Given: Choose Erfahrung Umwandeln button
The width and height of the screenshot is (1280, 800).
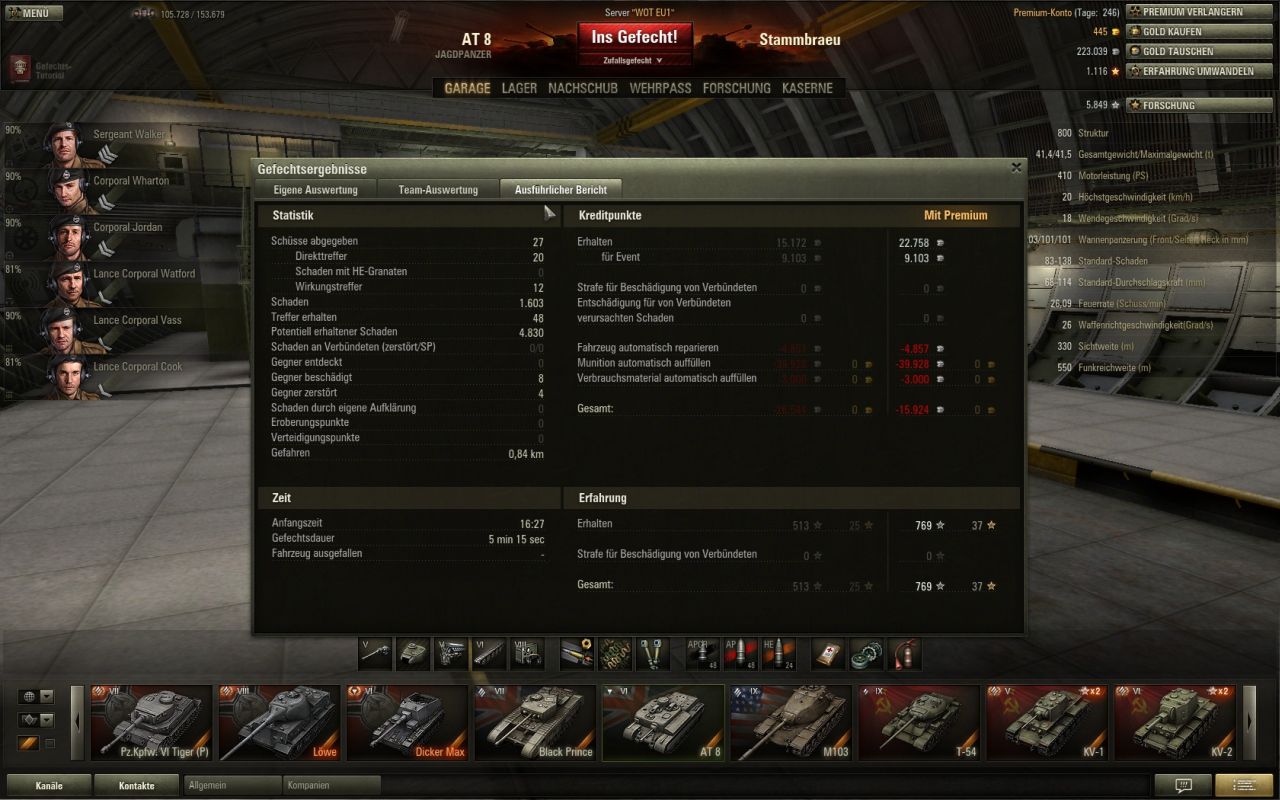Looking at the screenshot, I should 1192,71.
